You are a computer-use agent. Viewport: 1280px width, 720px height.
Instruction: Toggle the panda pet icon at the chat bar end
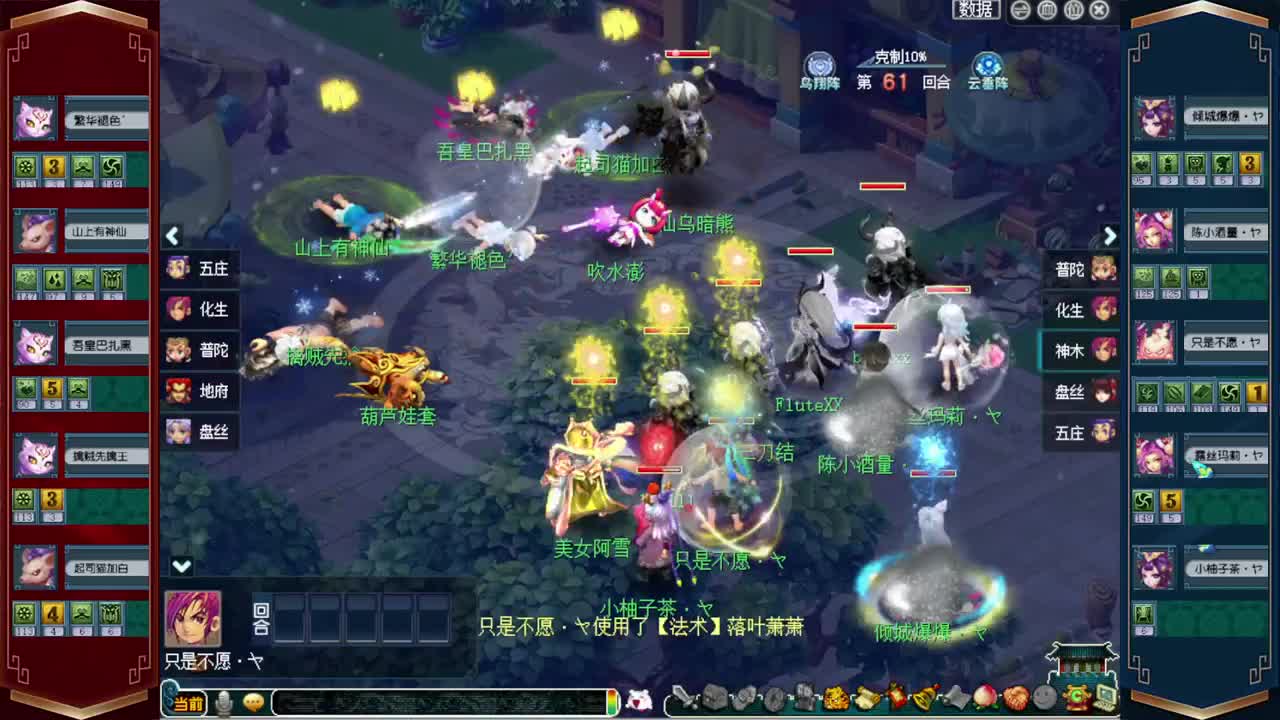point(641,701)
